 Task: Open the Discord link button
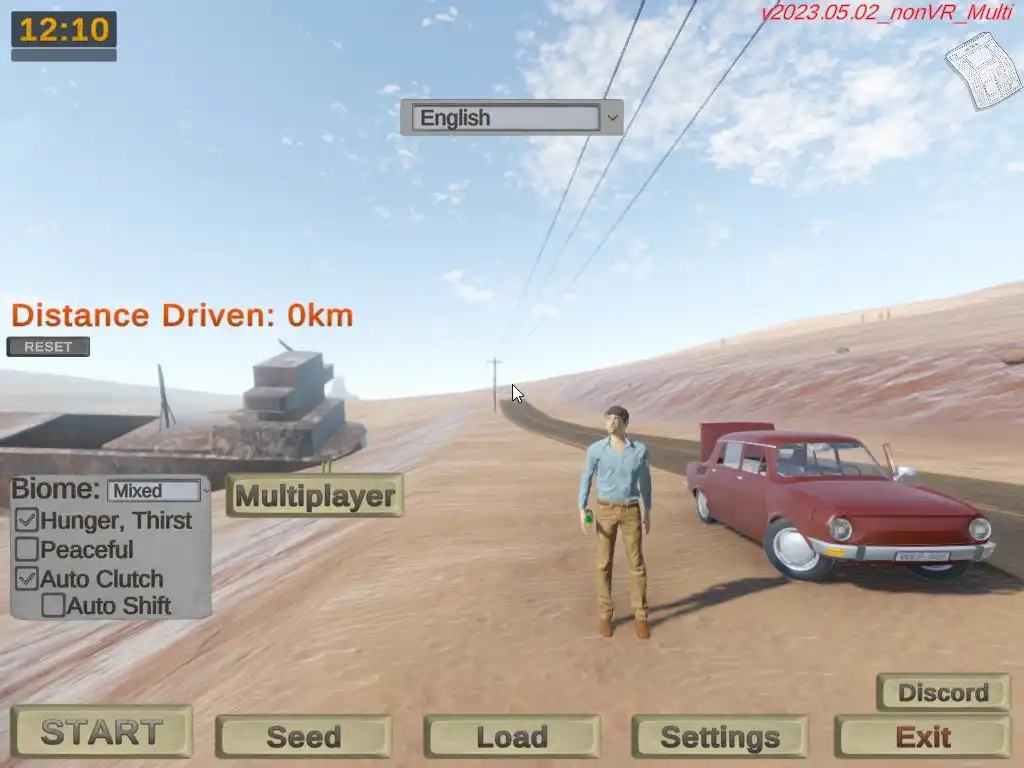tap(942, 692)
